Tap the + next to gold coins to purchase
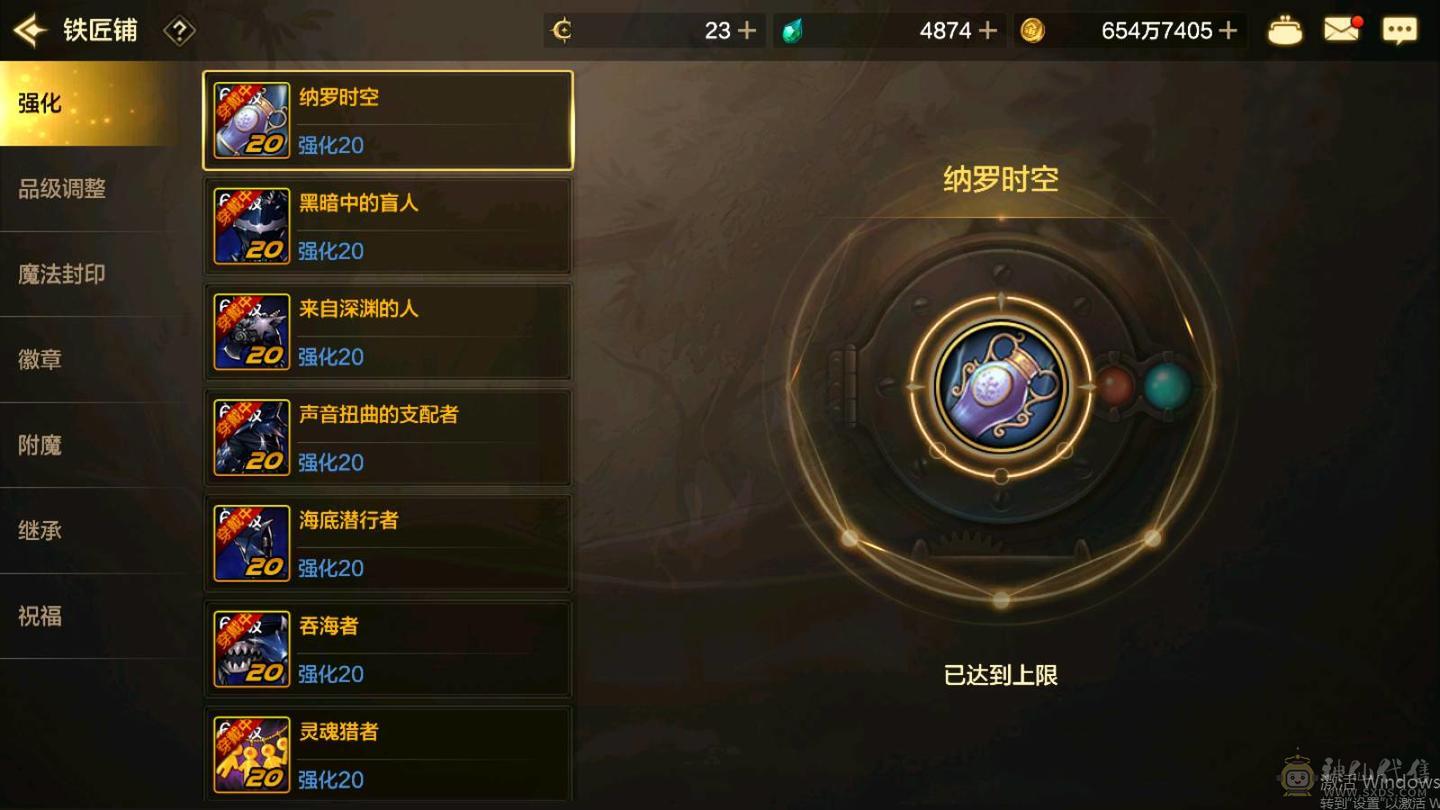The height and width of the screenshot is (810, 1440). click(1228, 30)
